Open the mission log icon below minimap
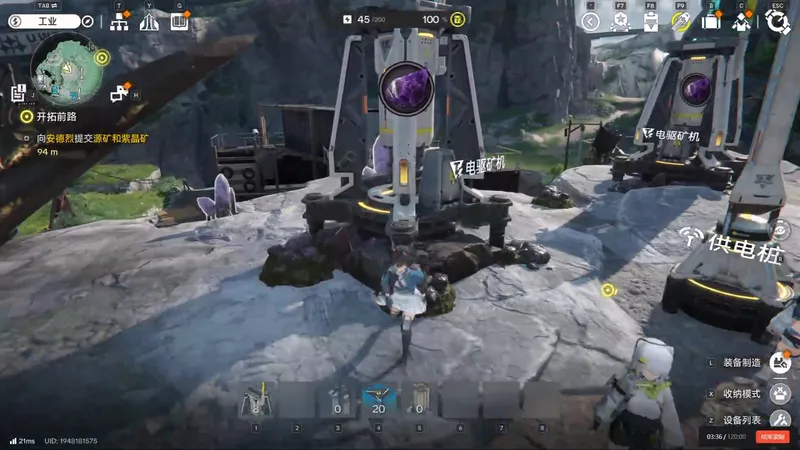The image size is (800, 450). coord(19,93)
